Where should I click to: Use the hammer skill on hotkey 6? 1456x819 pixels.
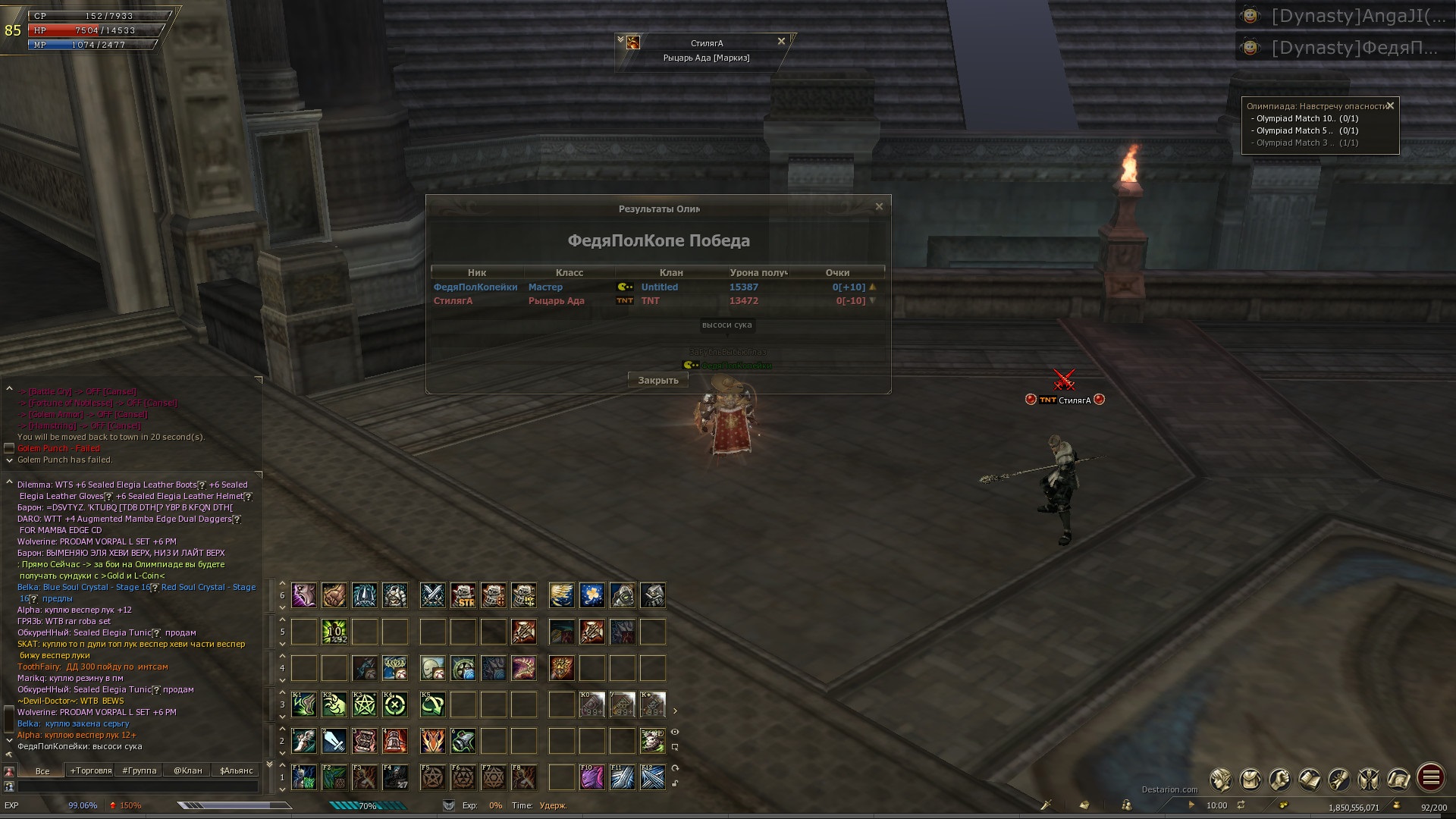463,741
